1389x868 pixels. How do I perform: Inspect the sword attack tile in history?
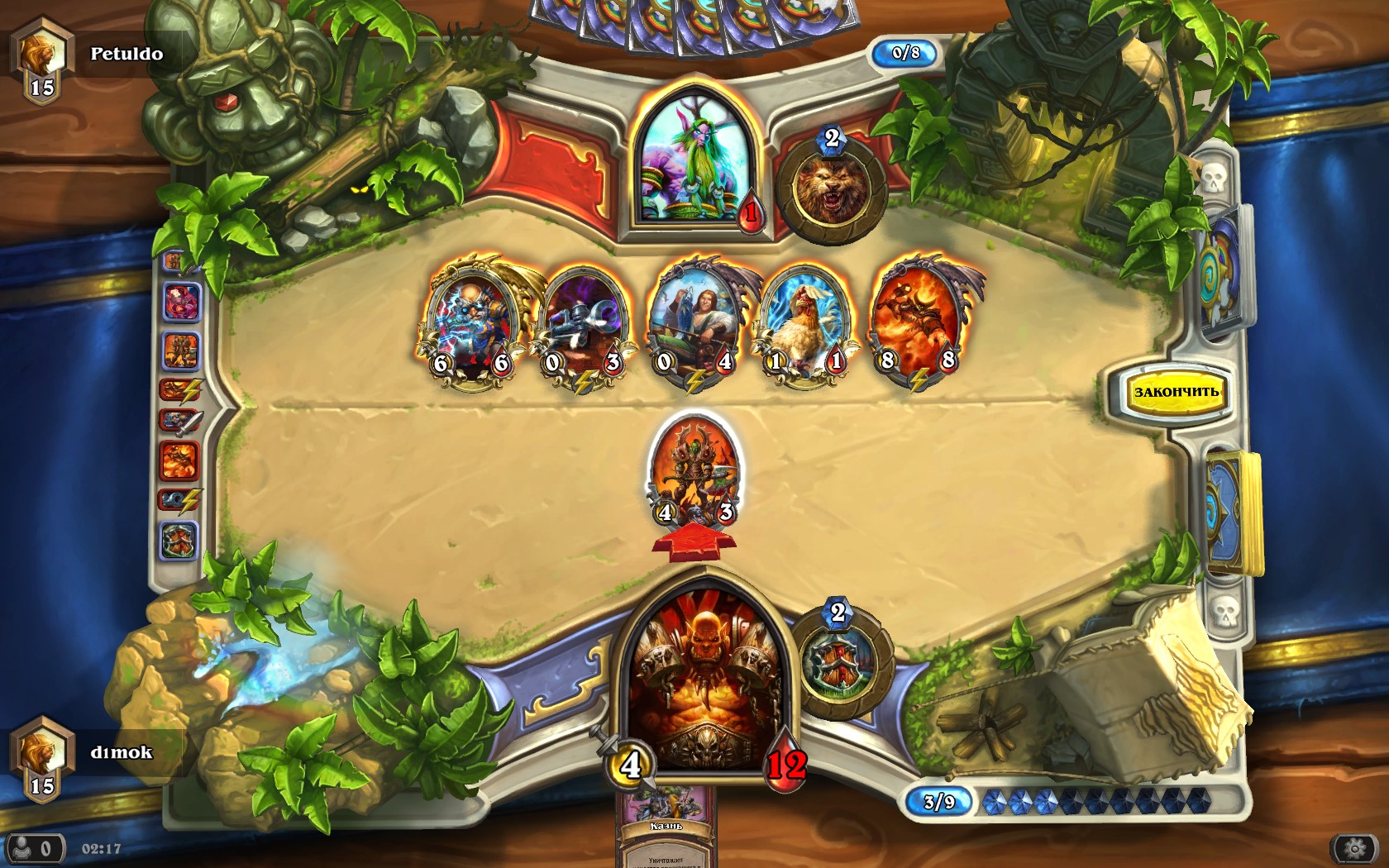(x=179, y=423)
